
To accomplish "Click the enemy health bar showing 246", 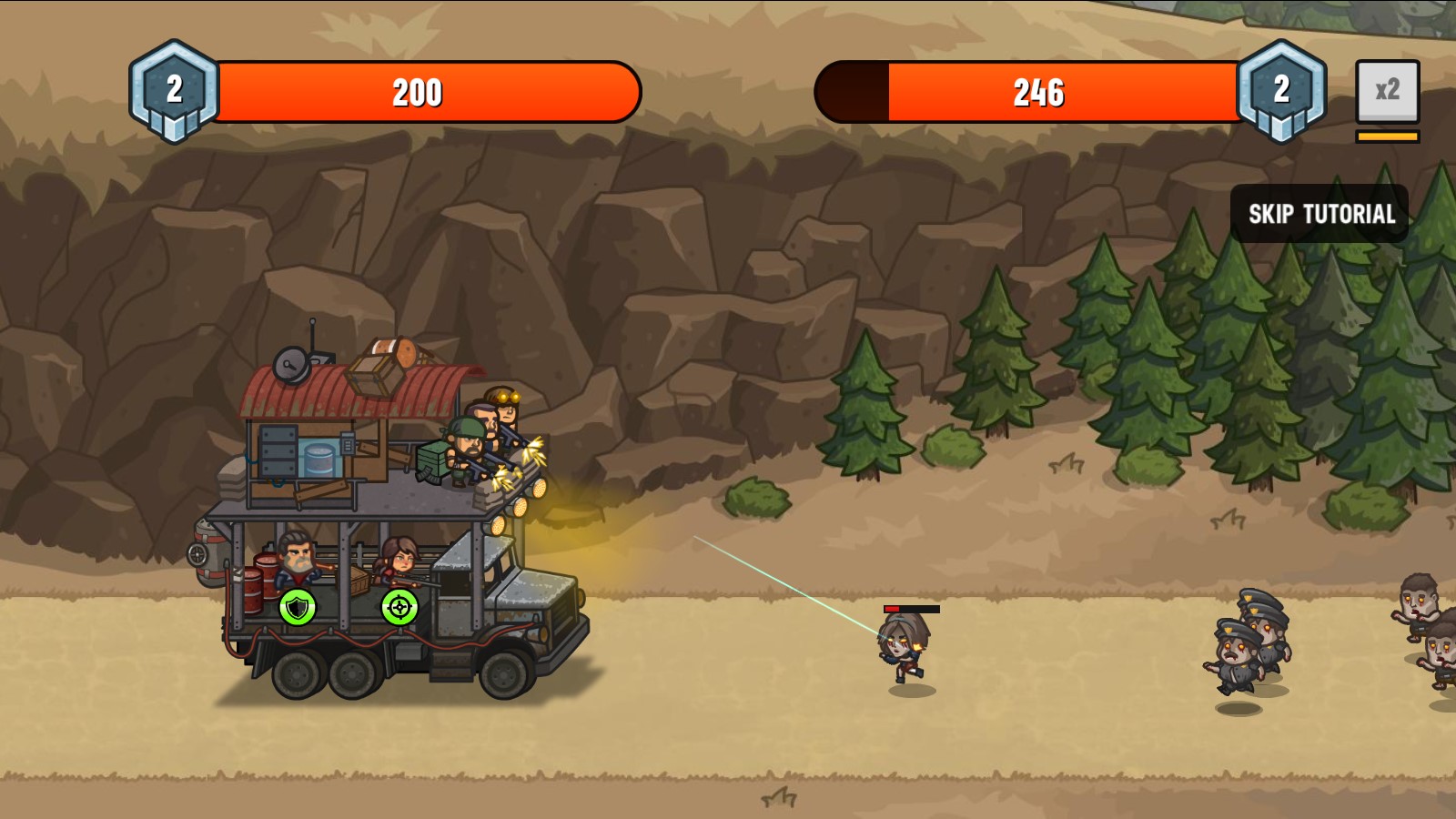I will point(1037,91).
